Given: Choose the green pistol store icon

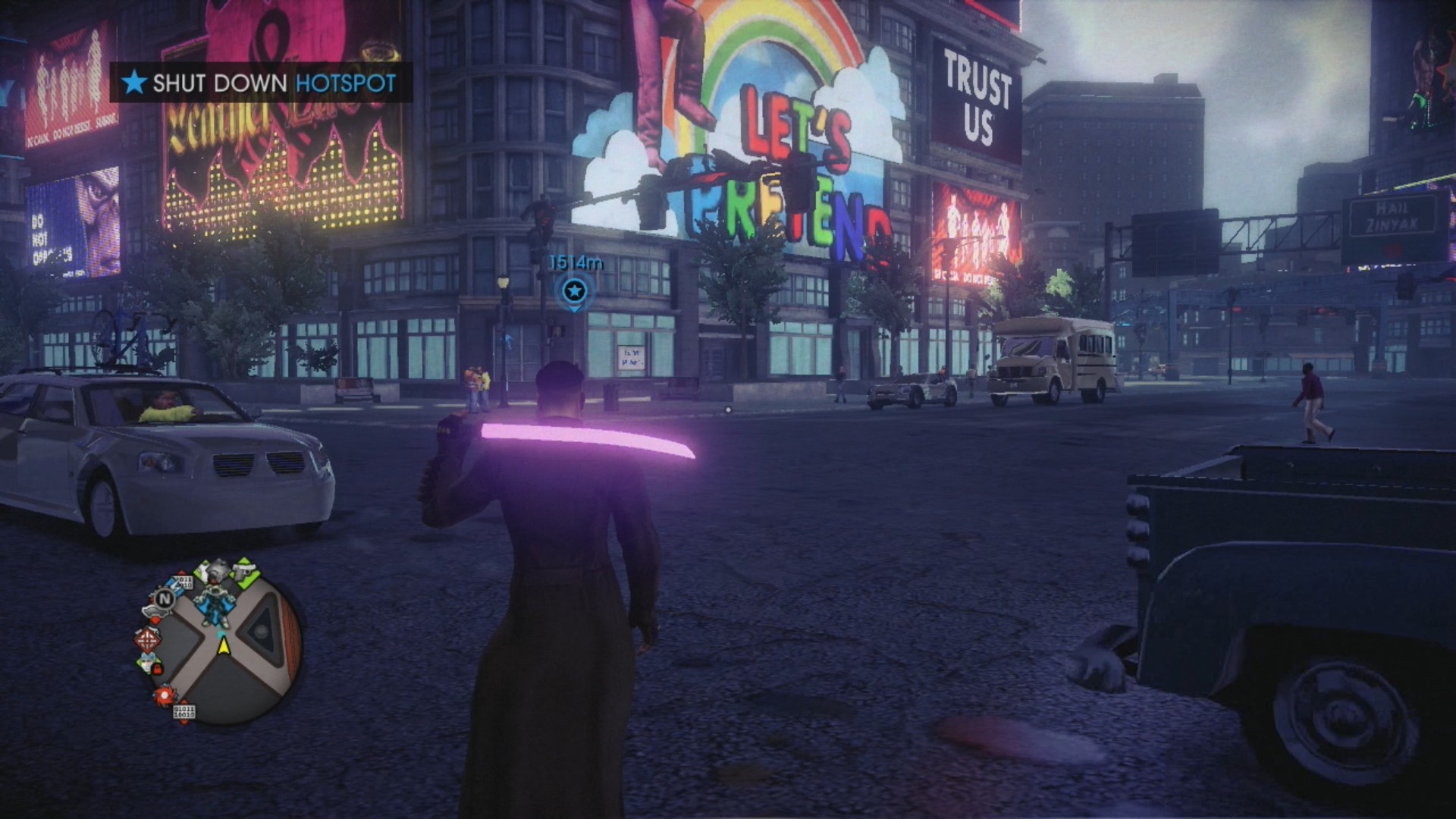Looking at the screenshot, I should pos(244,570).
